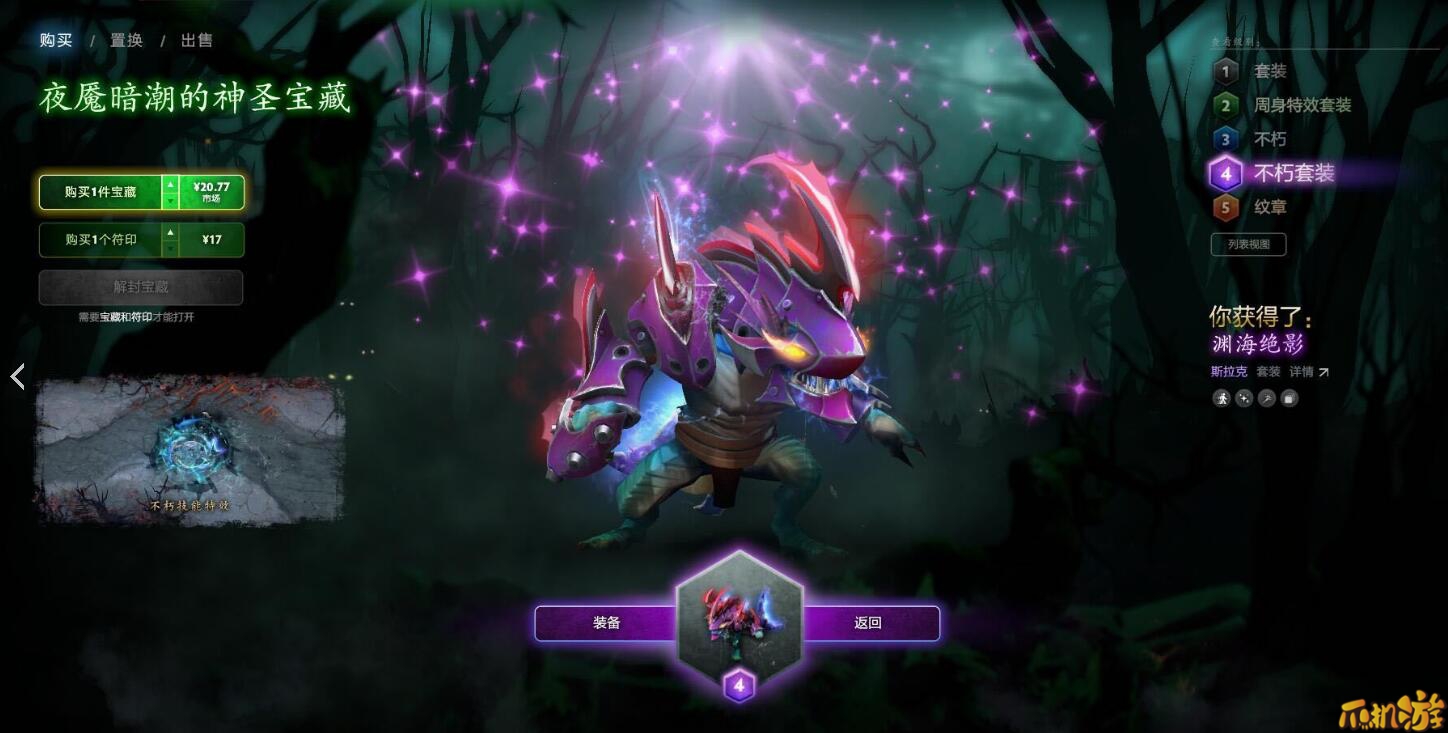Image resolution: width=1448 pixels, height=733 pixels.
Task: Click the 购买1个符印 purchase button
Action: coord(100,240)
